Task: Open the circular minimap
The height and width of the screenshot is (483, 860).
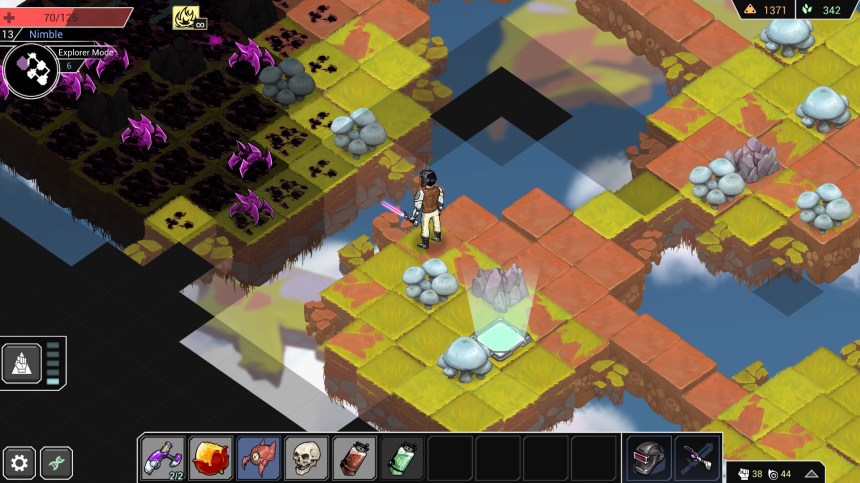Action: click(30, 67)
